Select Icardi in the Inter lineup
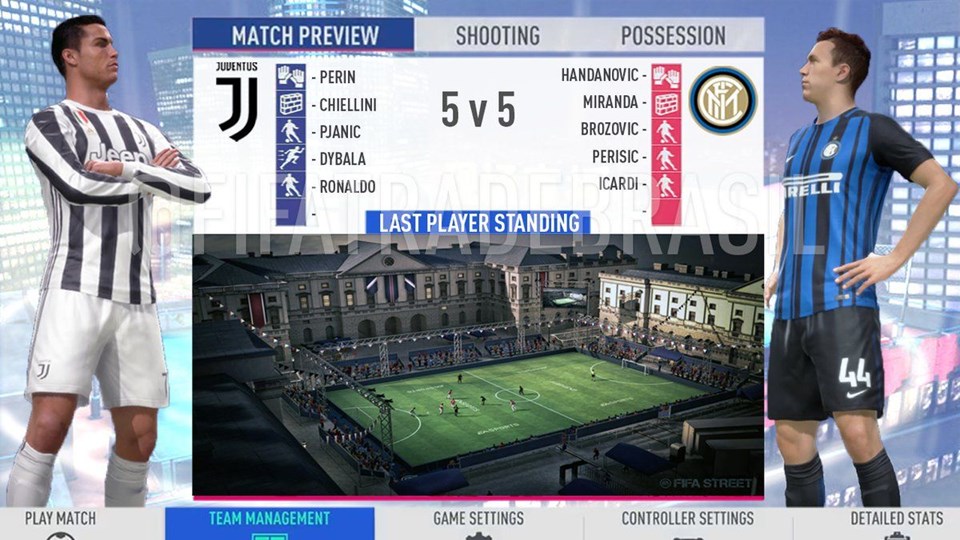This screenshot has width=960, height=540. click(x=617, y=184)
